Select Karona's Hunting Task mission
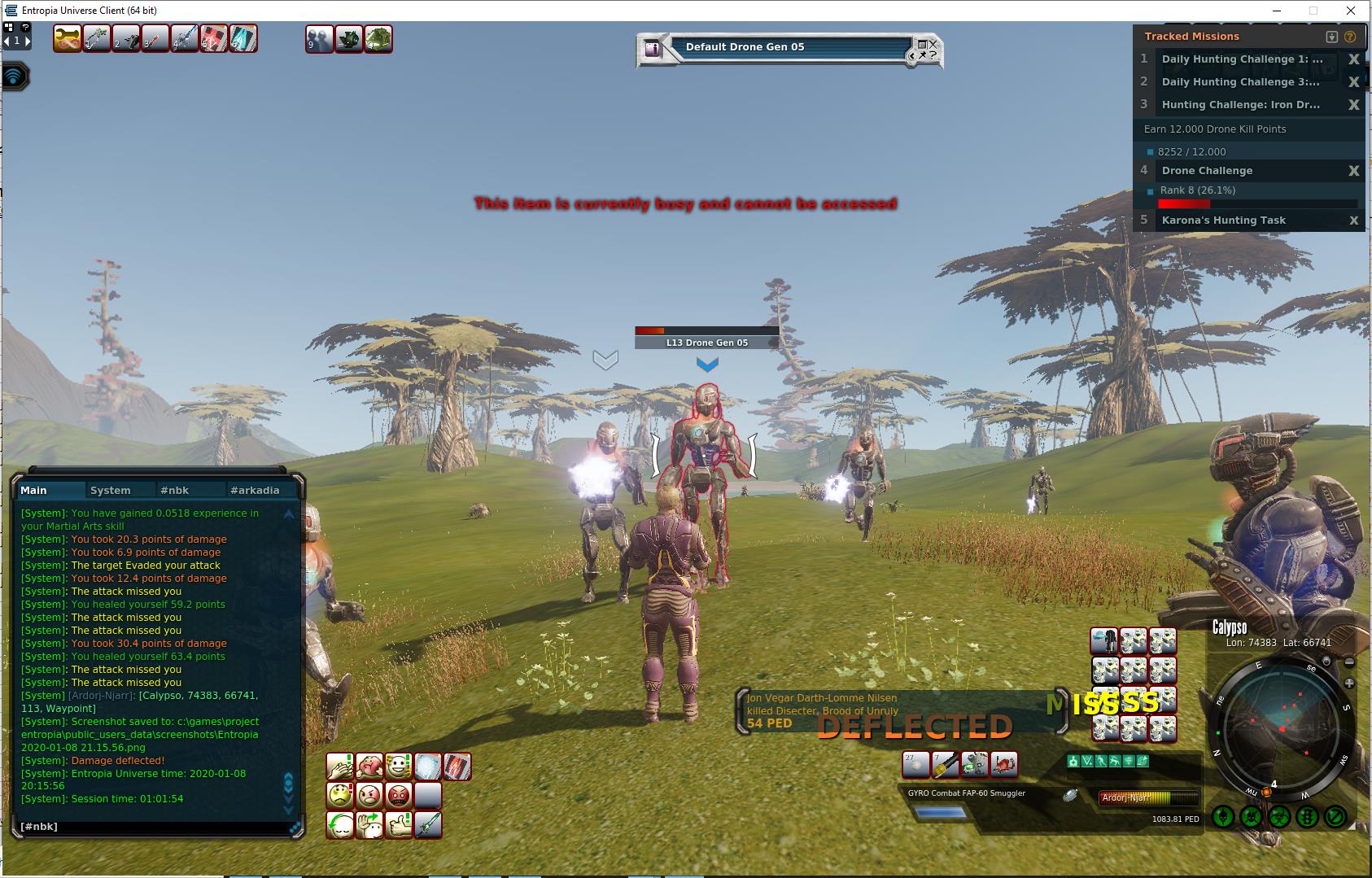Image resolution: width=1372 pixels, height=878 pixels. (x=1223, y=221)
